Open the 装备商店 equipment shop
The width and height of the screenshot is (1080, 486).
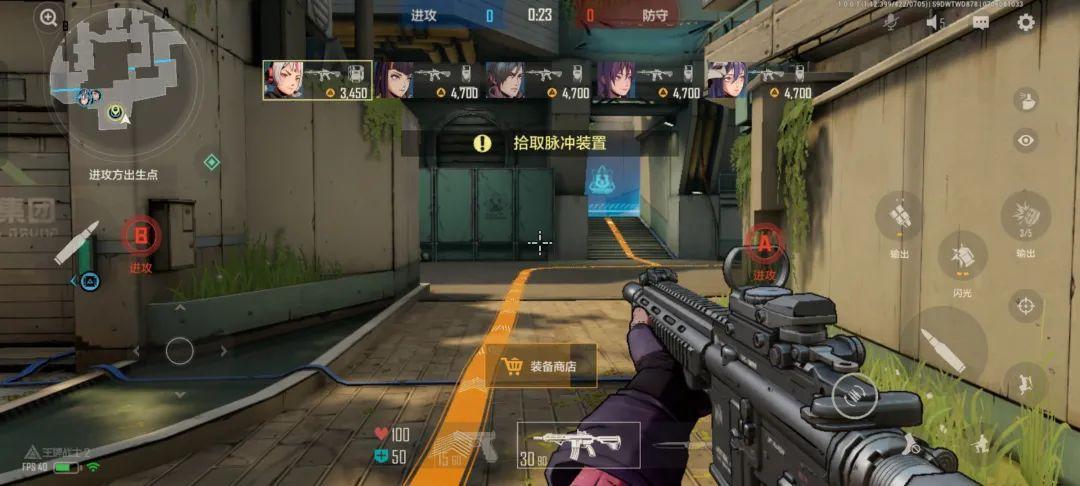pos(540,366)
